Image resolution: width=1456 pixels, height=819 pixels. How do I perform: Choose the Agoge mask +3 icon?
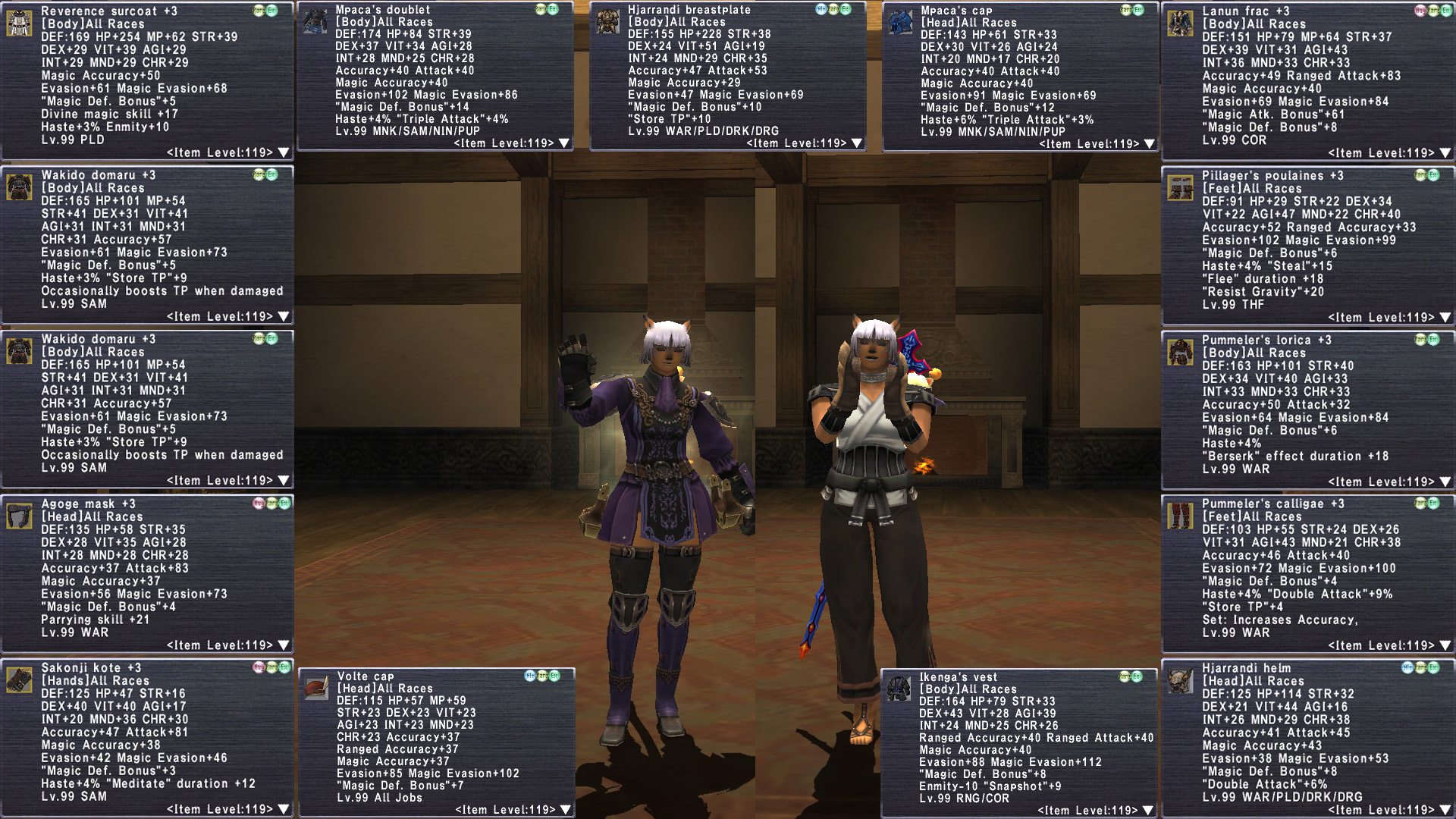pyautogui.click(x=19, y=516)
